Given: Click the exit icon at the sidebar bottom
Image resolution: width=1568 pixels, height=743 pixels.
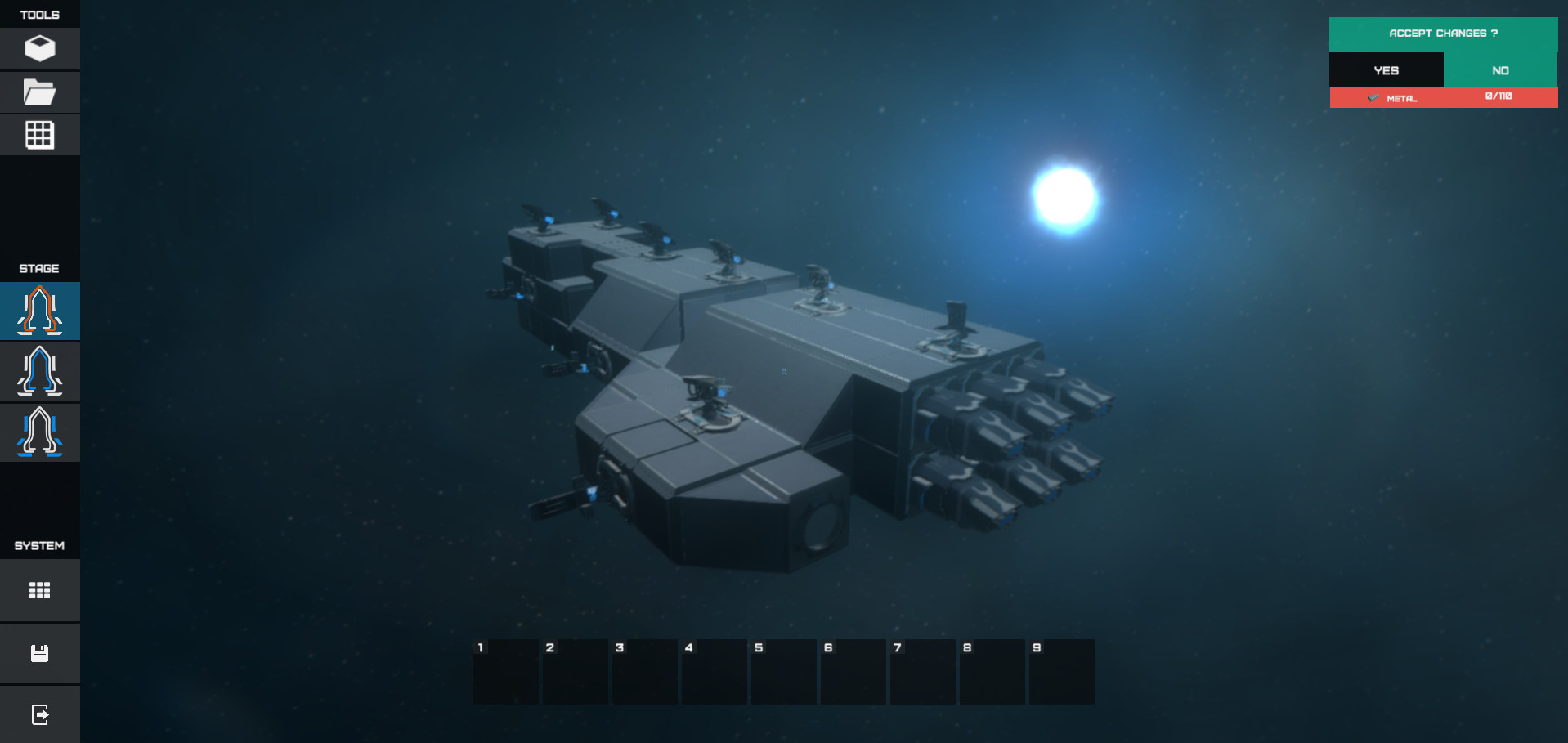Looking at the screenshot, I should tap(39, 714).
